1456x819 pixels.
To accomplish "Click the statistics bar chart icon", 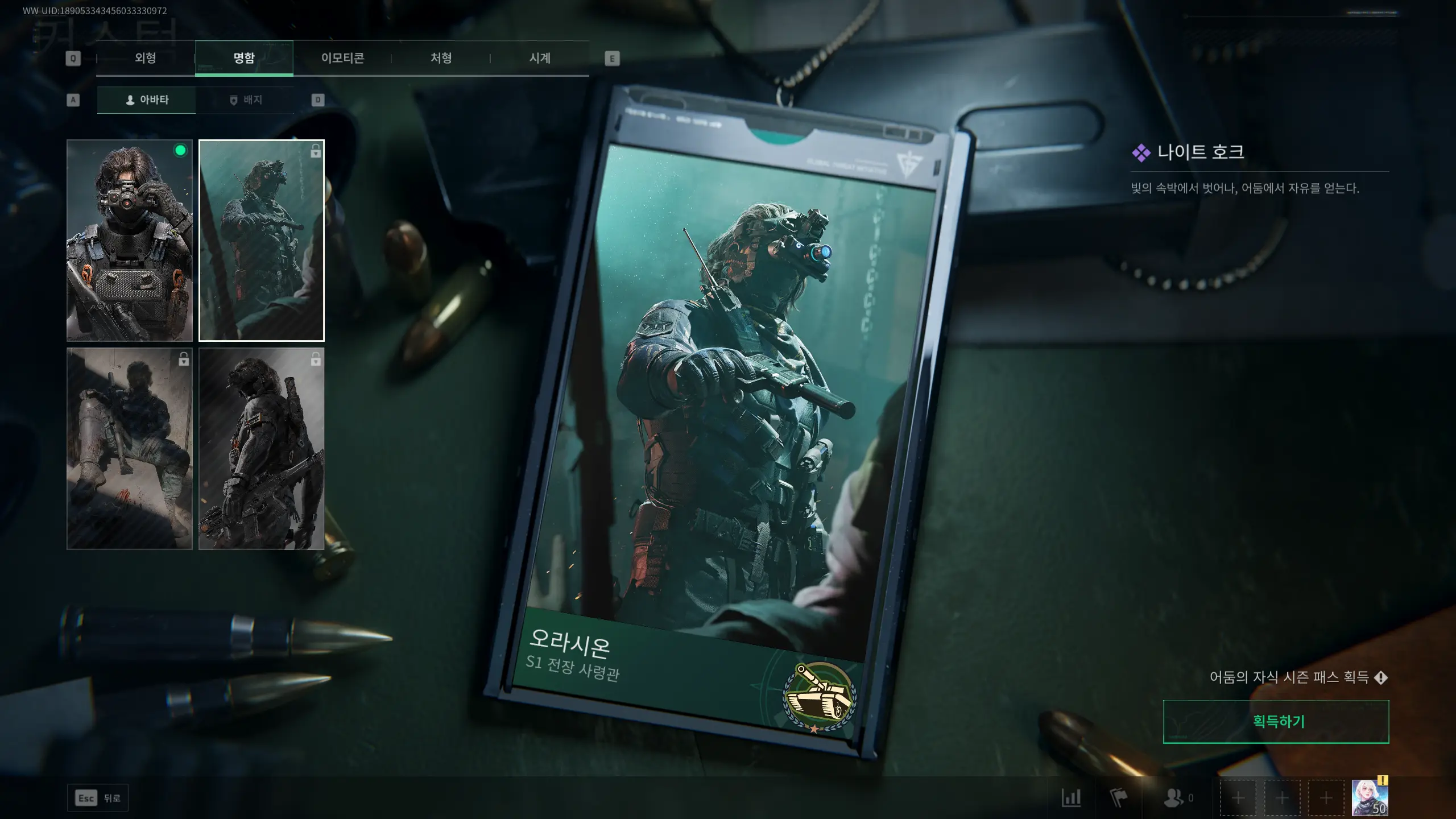I will (1072, 797).
